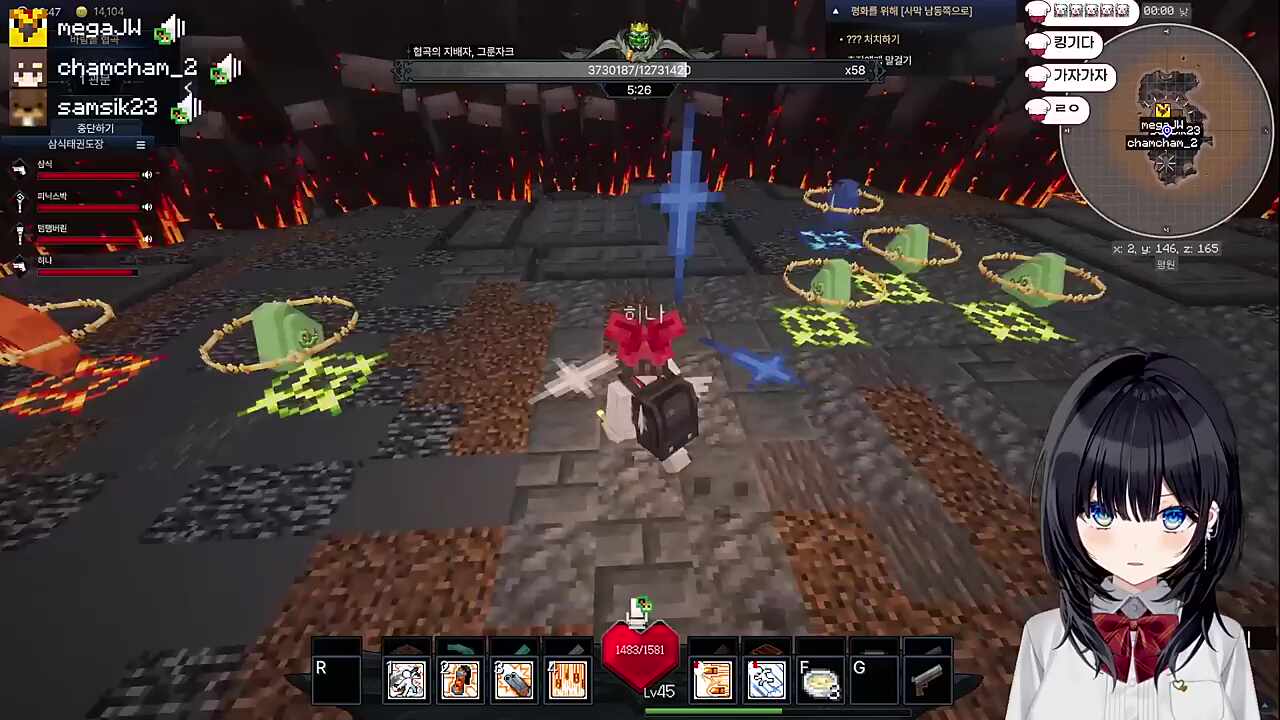Viewport: 1280px width, 720px height.
Task: Activate the blue splash skill icon
Action: pos(767,681)
